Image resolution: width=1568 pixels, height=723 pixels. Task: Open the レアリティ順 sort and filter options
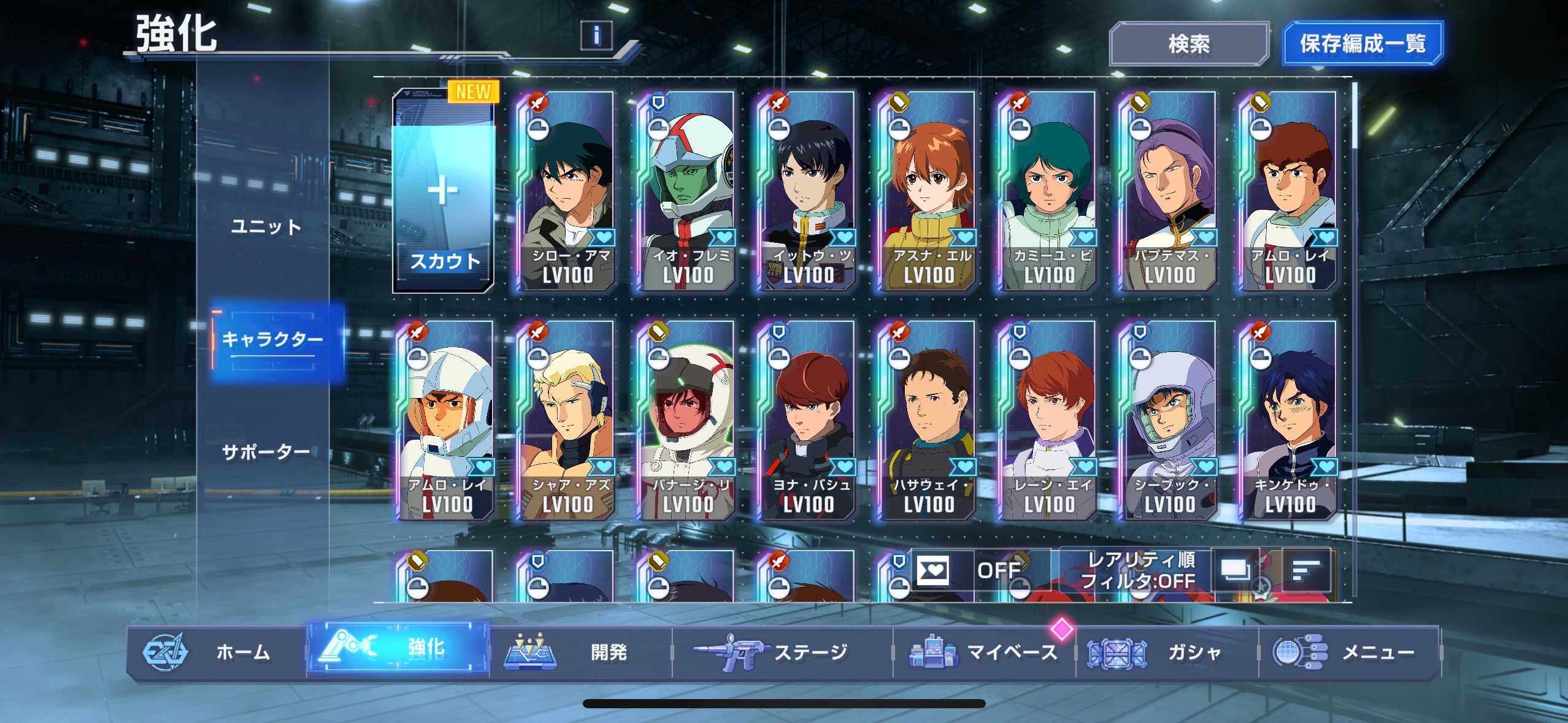1137,570
